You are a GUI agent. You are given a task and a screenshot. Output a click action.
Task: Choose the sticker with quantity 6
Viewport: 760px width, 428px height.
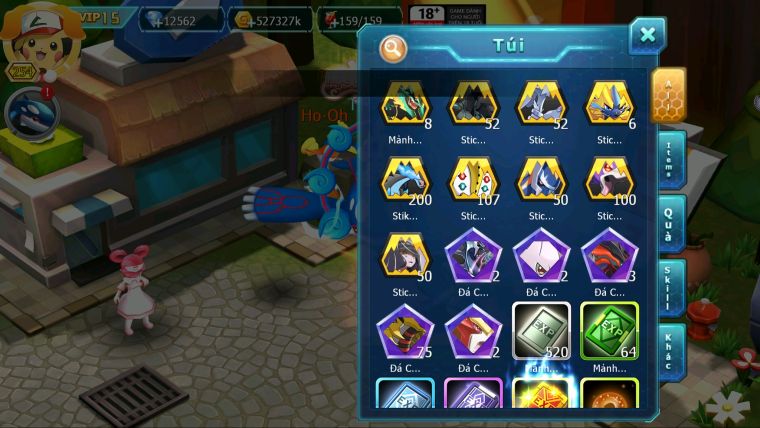[x=609, y=104]
